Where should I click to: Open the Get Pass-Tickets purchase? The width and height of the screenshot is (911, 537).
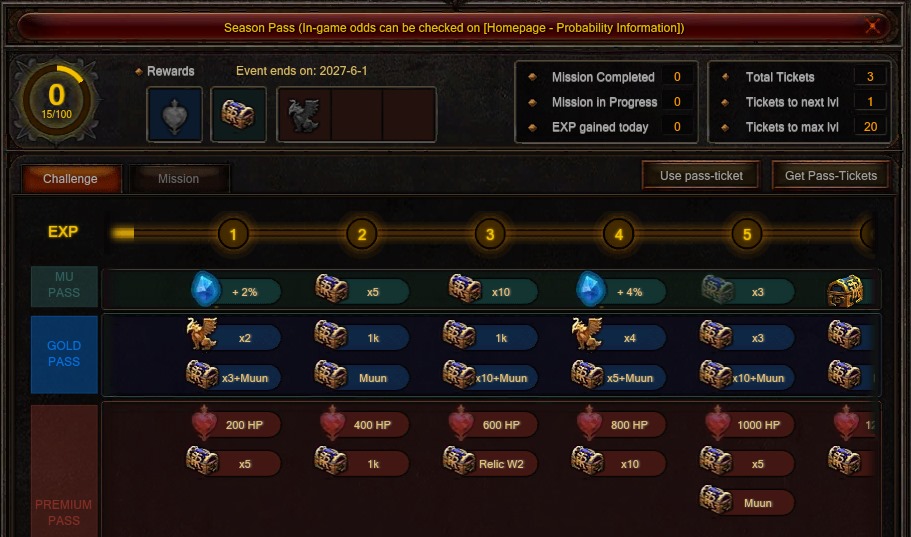tap(831, 176)
